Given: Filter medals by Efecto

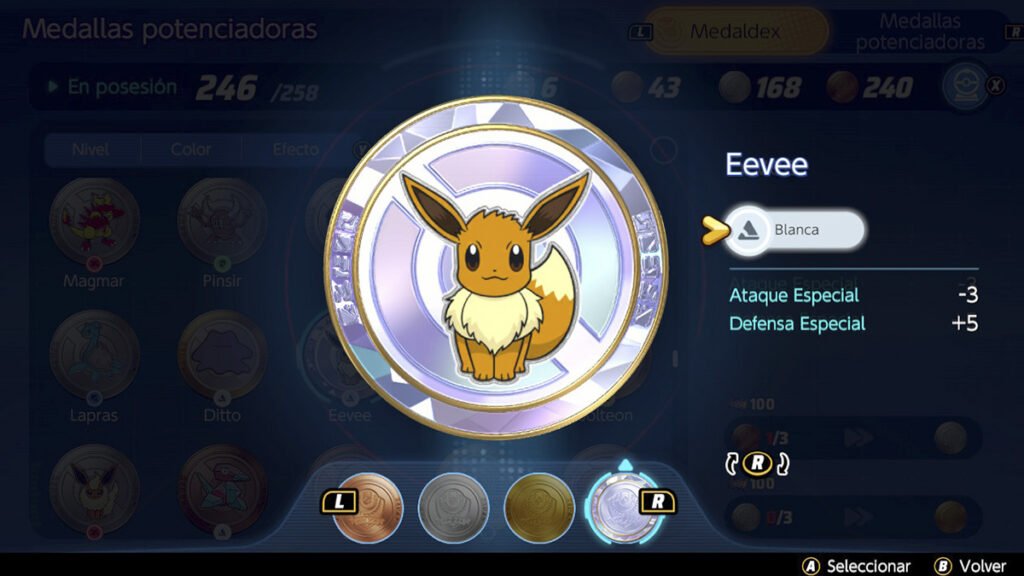Looking at the screenshot, I should [x=295, y=150].
